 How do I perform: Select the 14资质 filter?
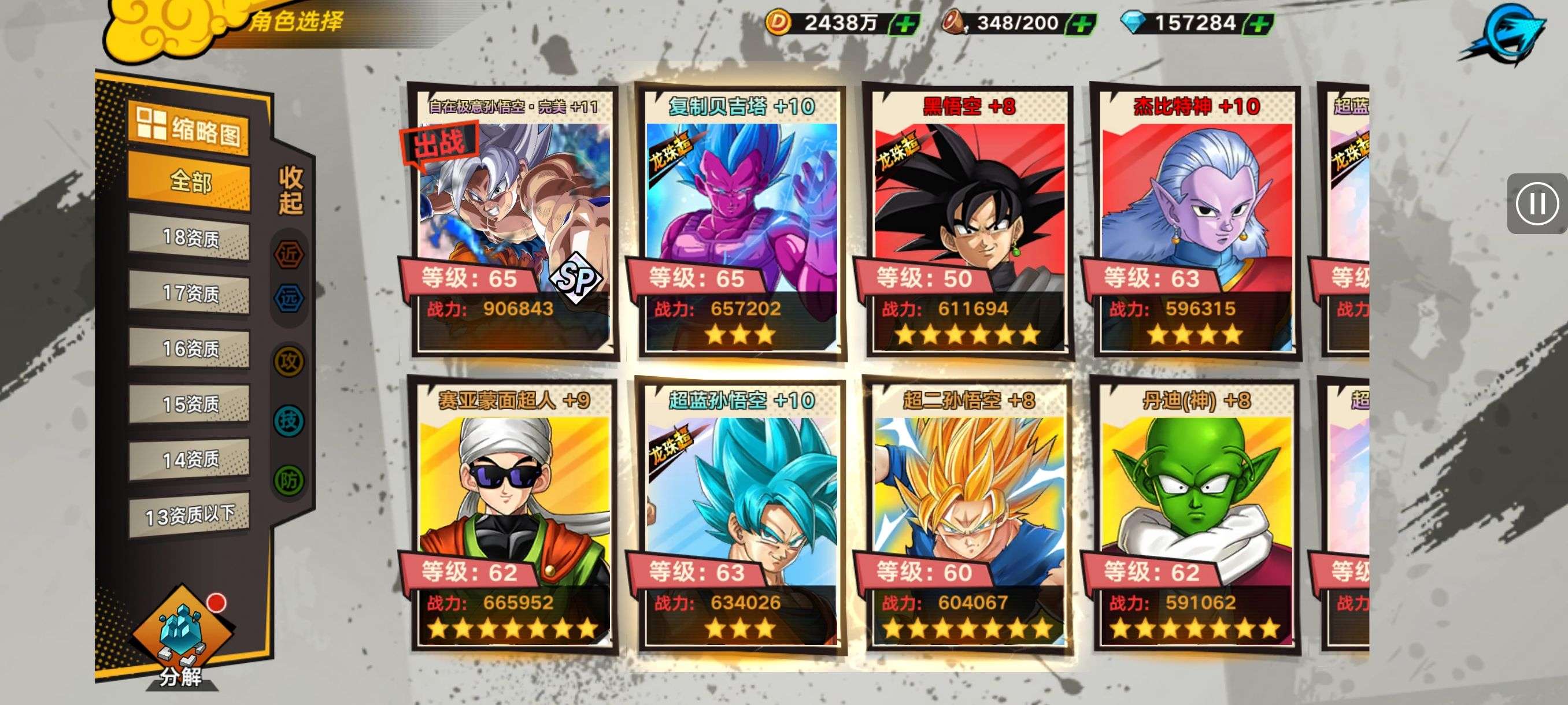[189, 459]
